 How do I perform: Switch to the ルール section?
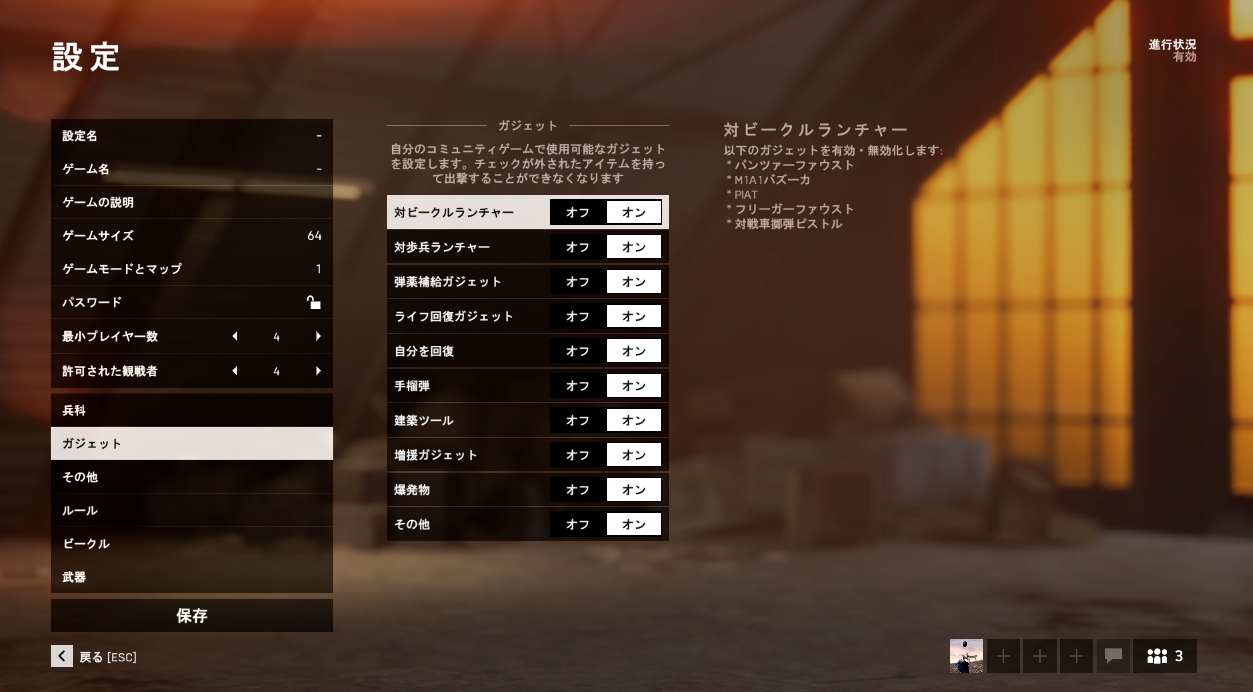click(x=191, y=511)
